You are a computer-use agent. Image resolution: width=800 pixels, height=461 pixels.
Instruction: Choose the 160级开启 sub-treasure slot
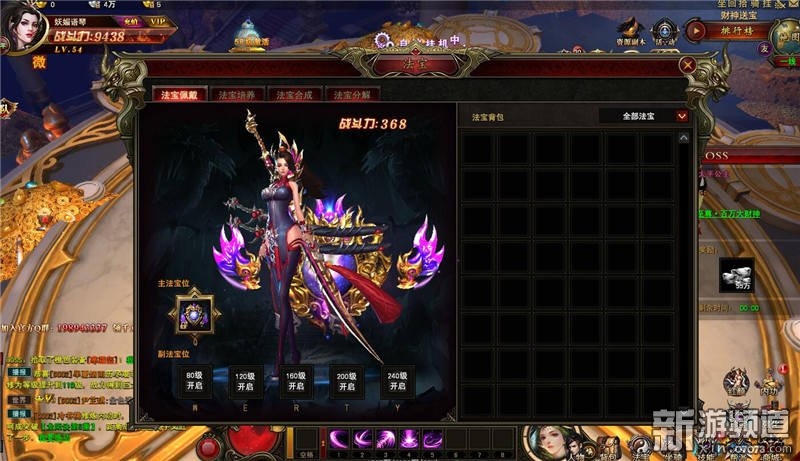pos(294,381)
